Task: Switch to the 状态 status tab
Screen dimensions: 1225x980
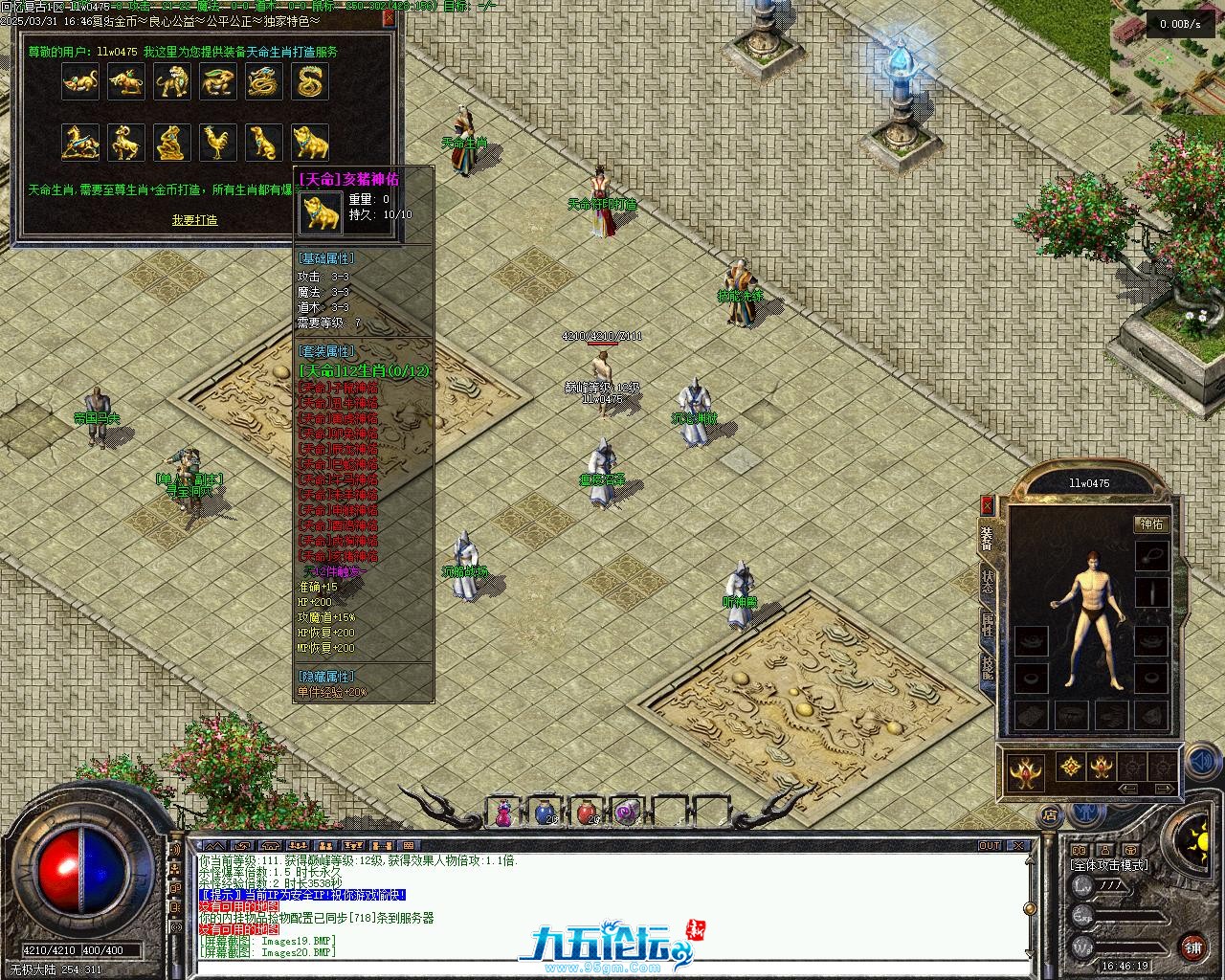Action: coord(987,582)
